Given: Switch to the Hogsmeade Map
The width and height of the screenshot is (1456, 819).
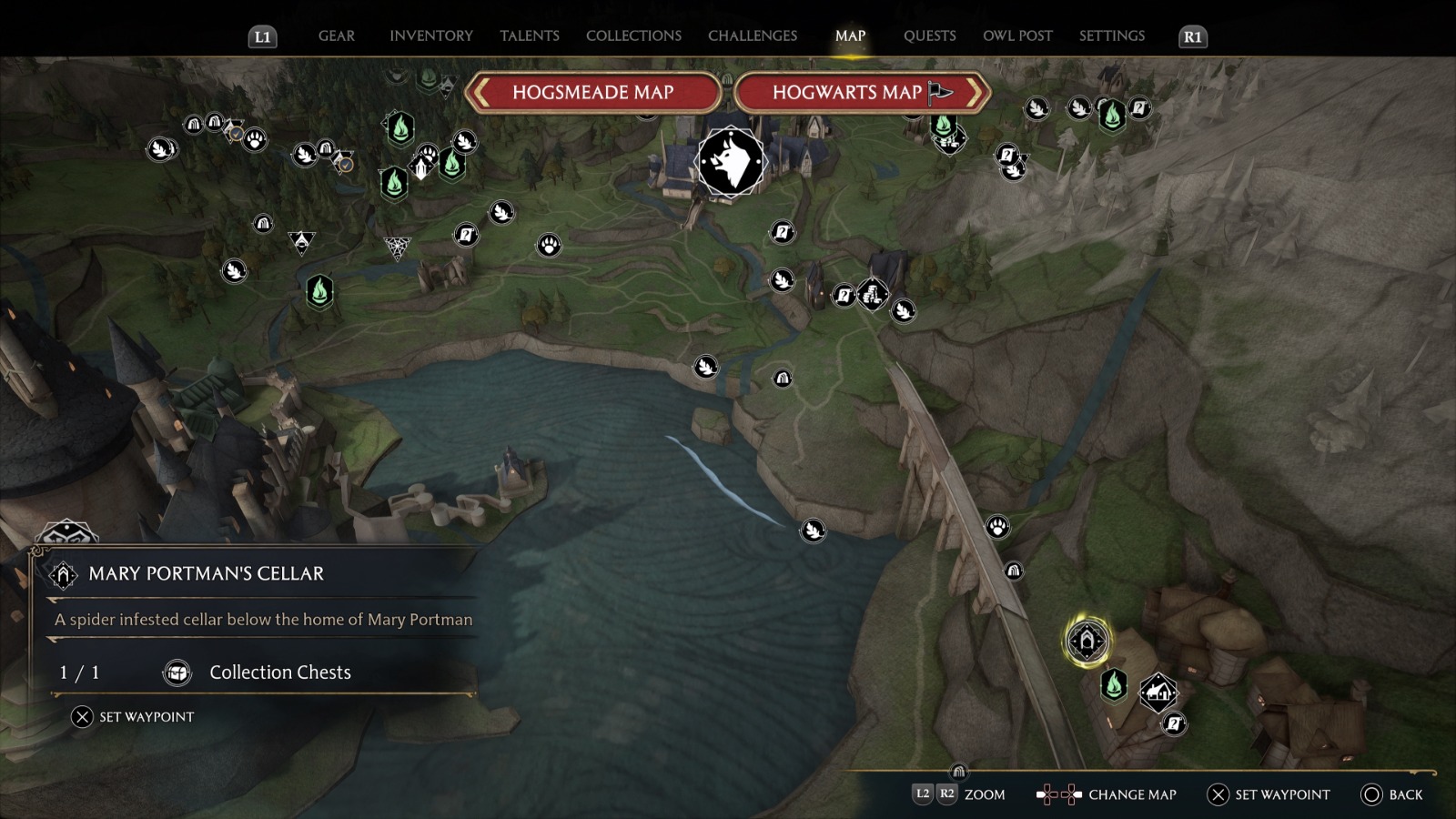Looking at the screenshot, I should tap(592, 93).
